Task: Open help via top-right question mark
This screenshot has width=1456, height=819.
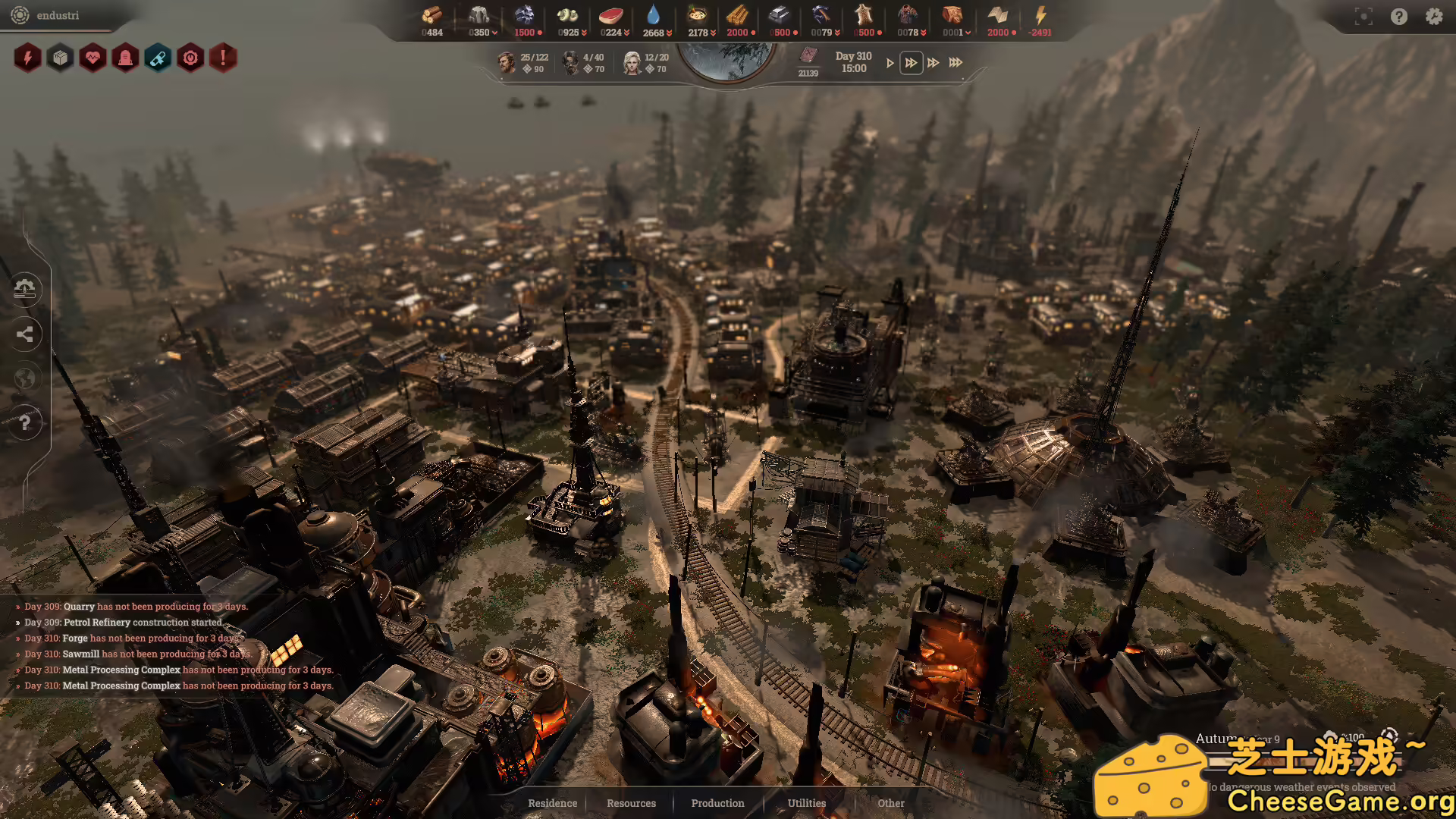Action: click(1398, 17)
